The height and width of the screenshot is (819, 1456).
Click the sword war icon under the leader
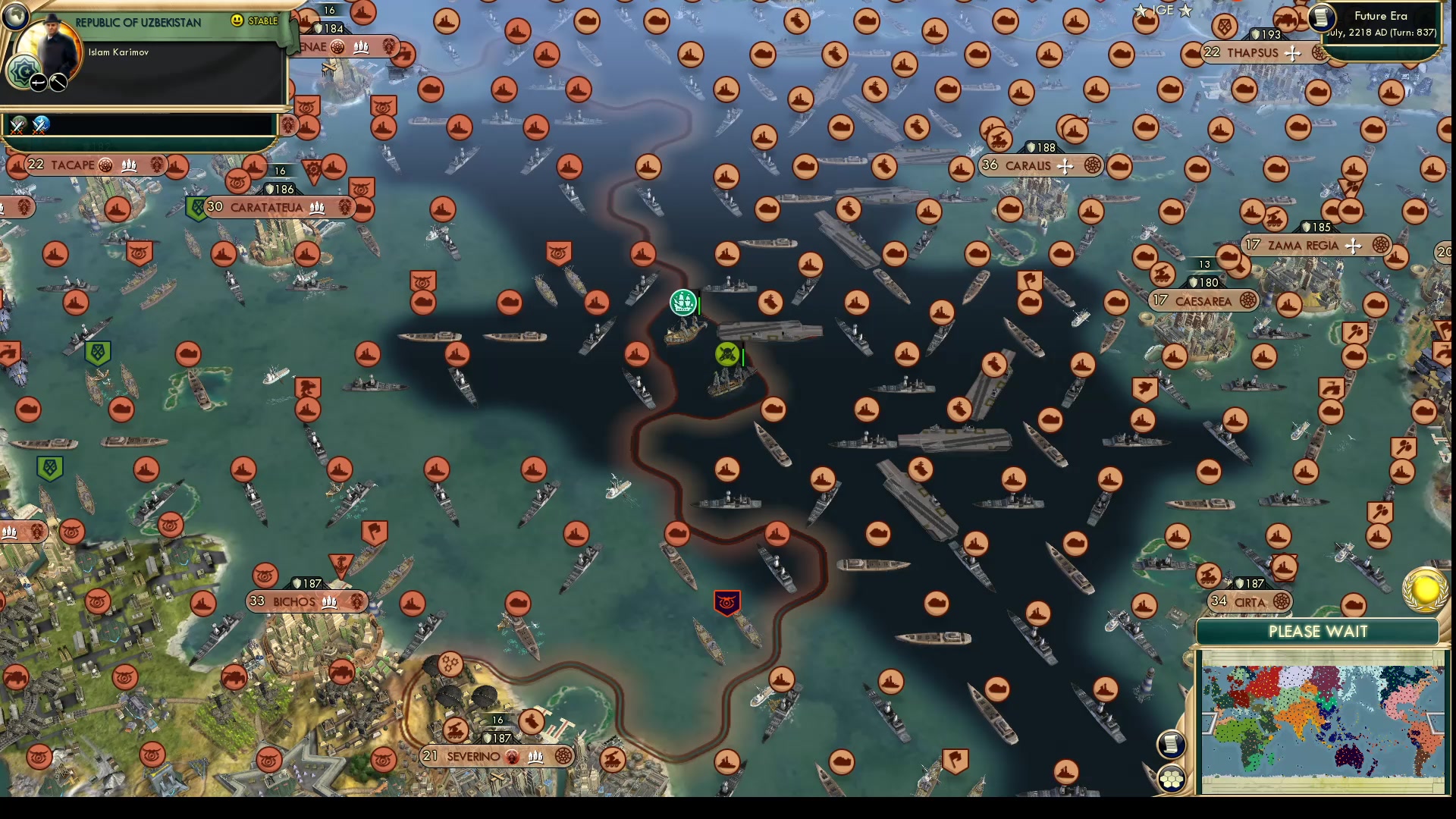tap(38, 83)
